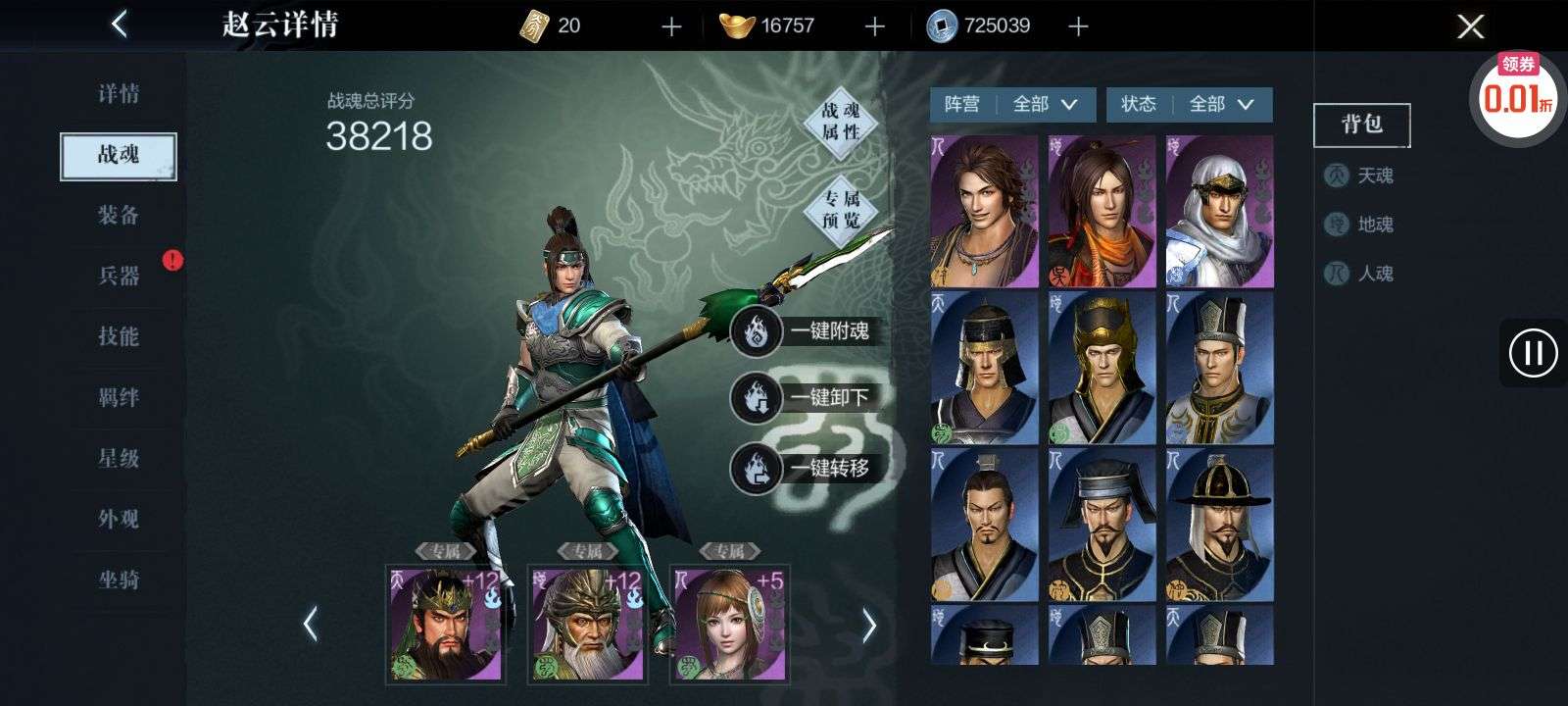Select the white-hooded warrior soul portrait
Image resolution: width=1568 pixels, height=706 pixels.
pos(1219,212)
